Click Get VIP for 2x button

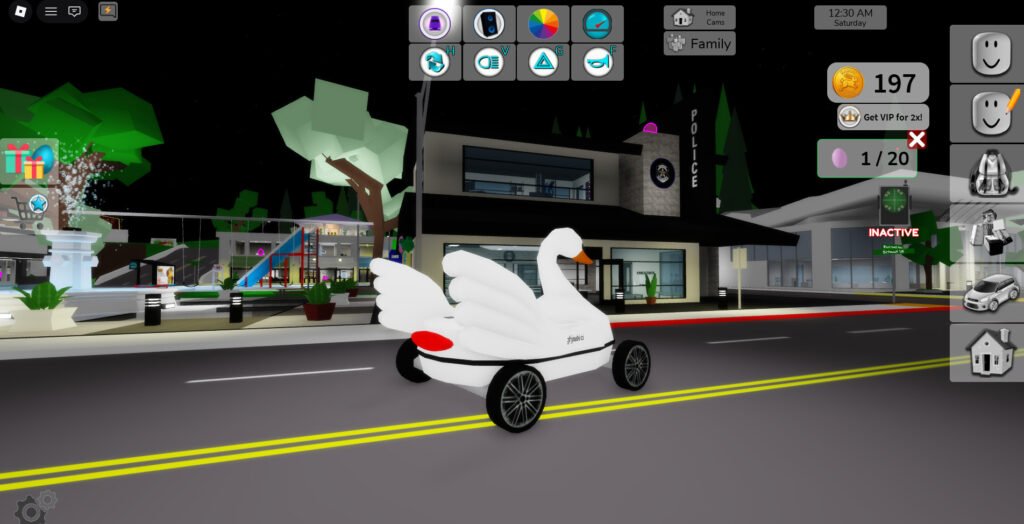pyautogui.click(x=883, y=117)
